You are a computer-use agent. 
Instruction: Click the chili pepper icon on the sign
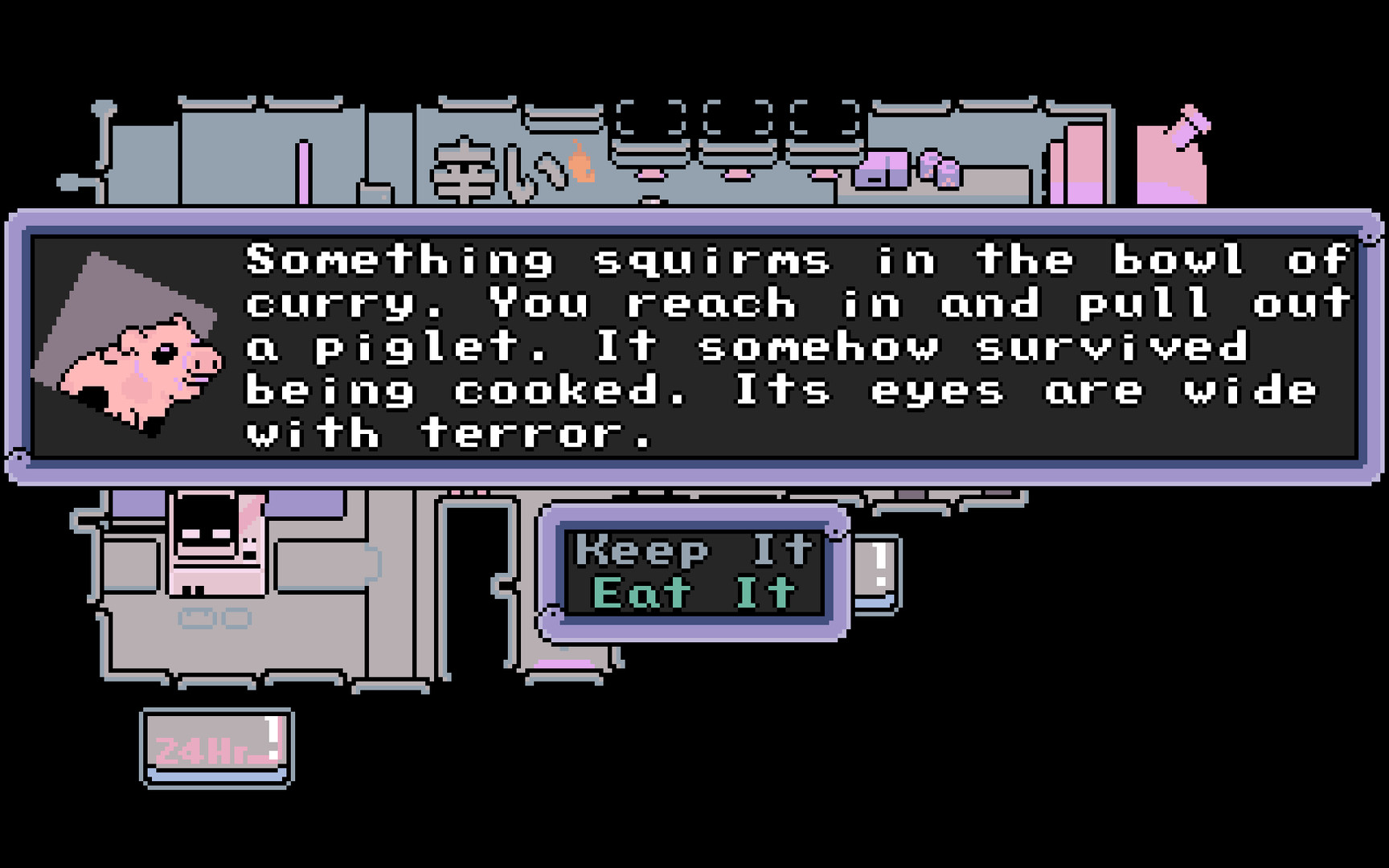tap(579, 165)
